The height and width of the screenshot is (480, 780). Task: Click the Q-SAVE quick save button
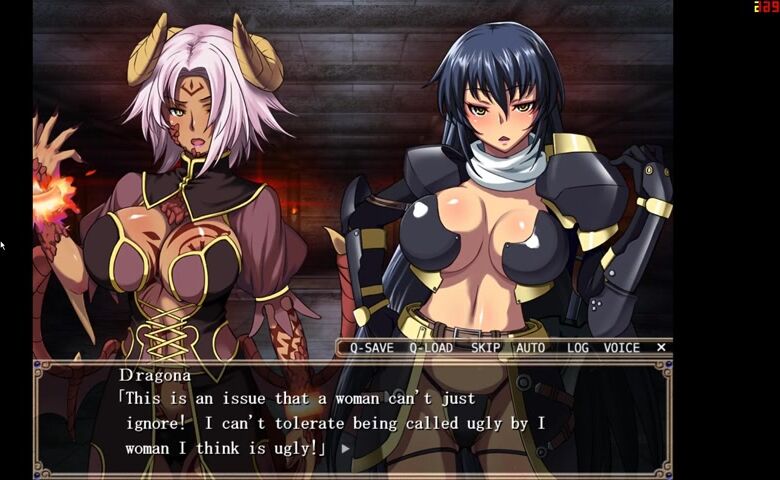click(x=371, y=348)
